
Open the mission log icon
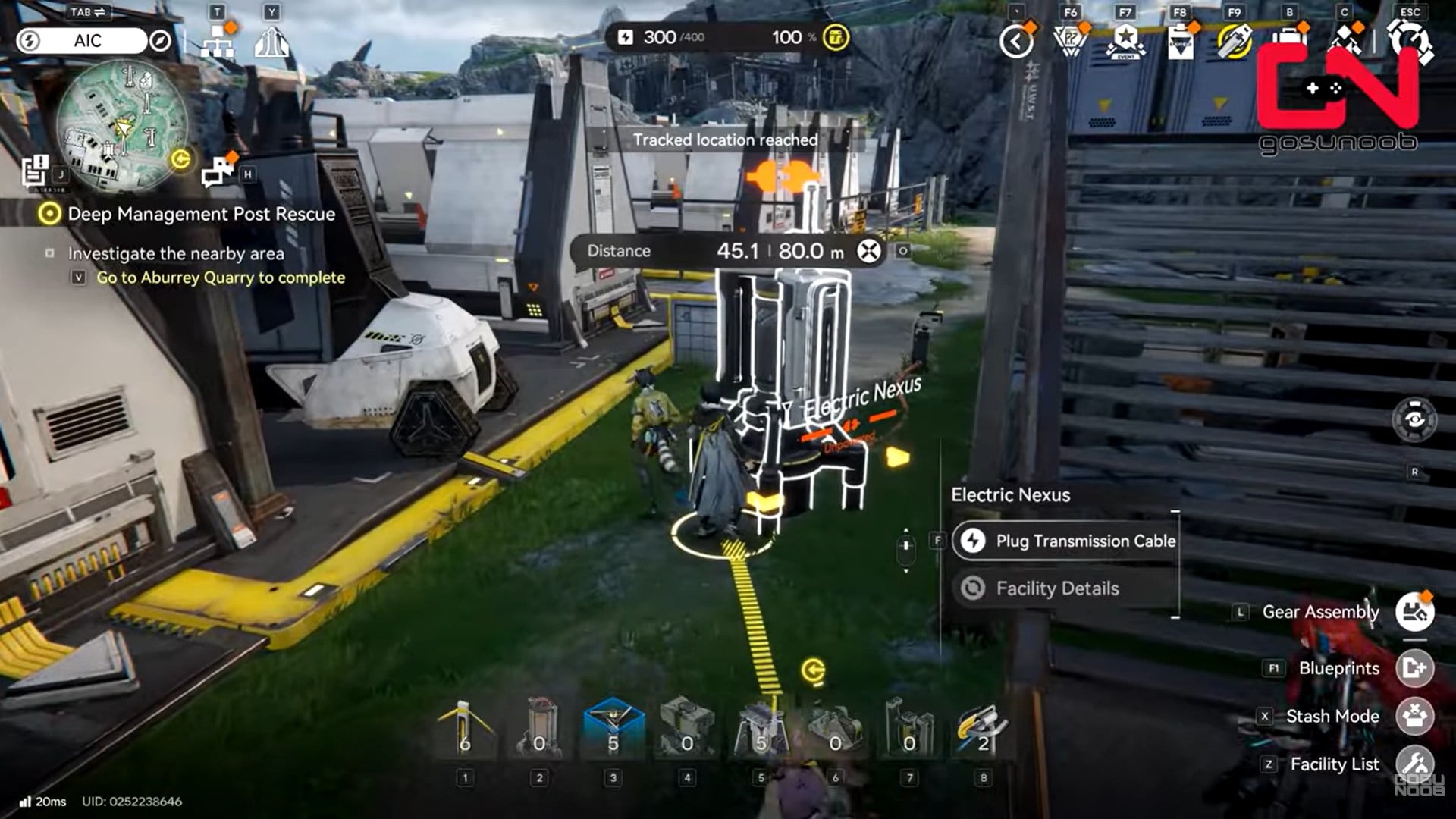coord(34,171)
